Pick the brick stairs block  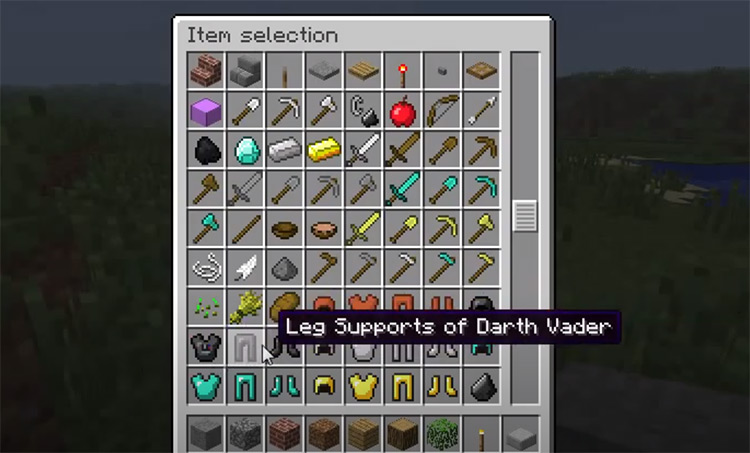click(x=205, y=70)
